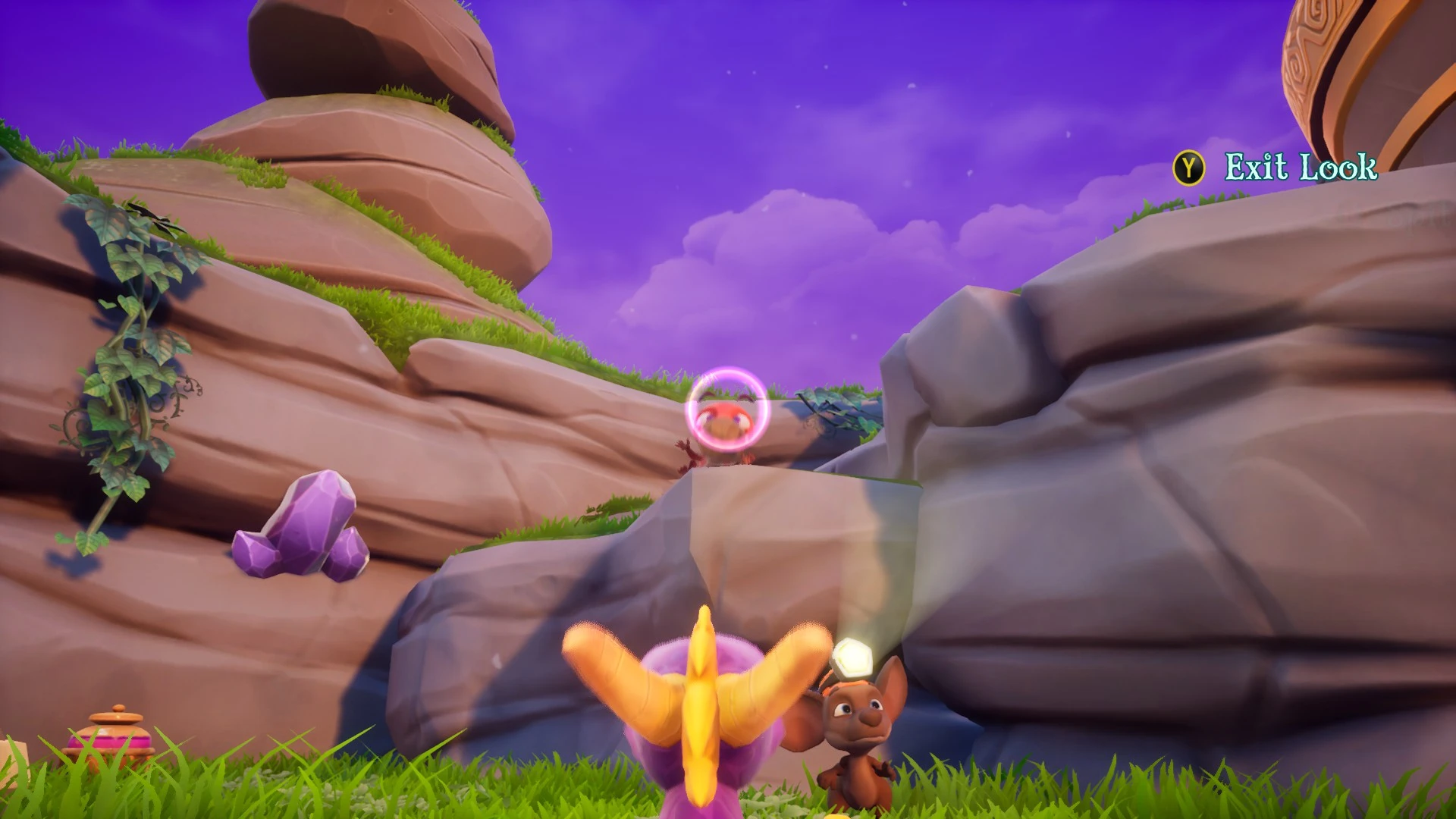This screenshot has height=819, width=1456.
Task: Click the red hummingbird inside the ring
Action: [x=724, y=421]
